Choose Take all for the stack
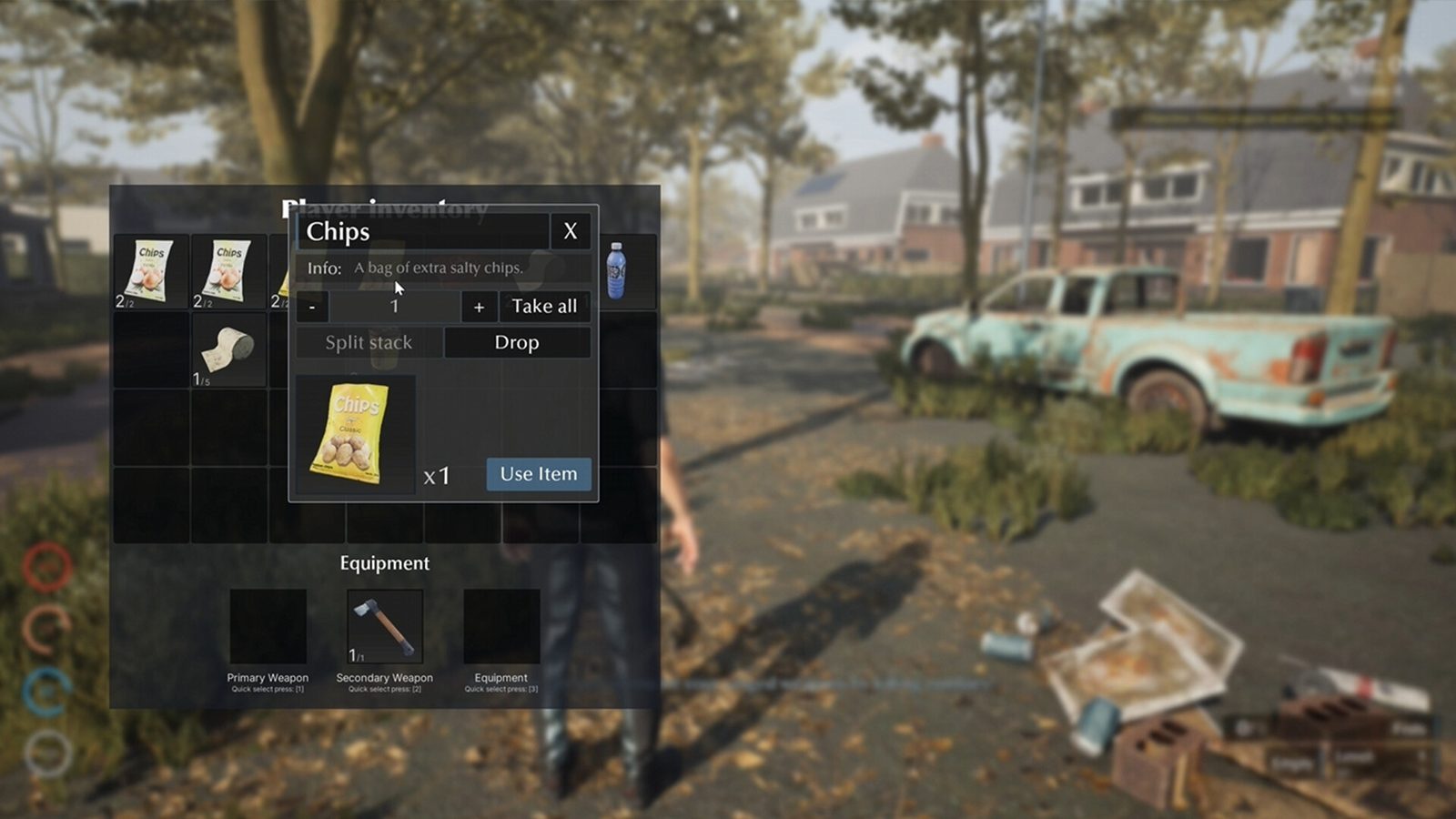The height and width of the screenshot is (819, 1456). pyautogui.click(x=544, y=307)
